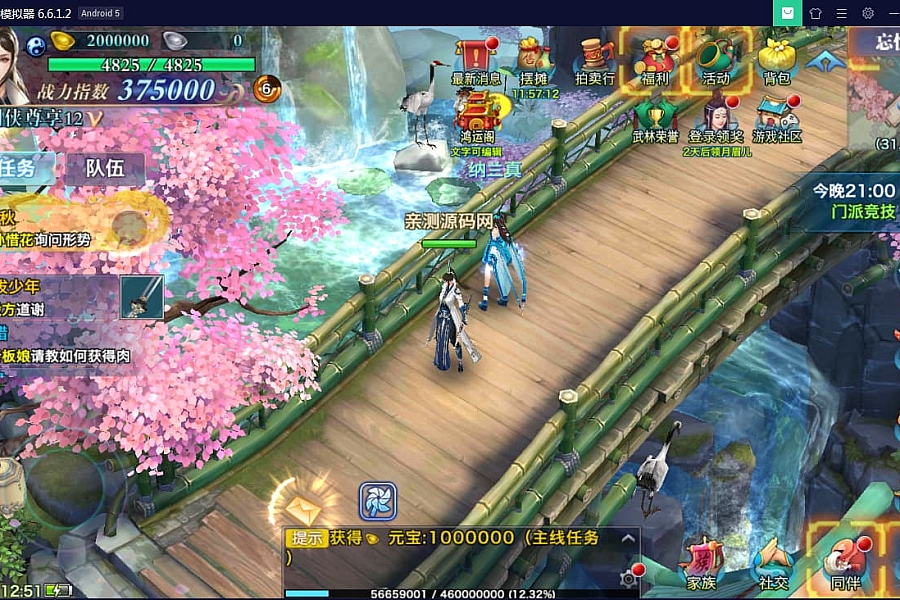Image resolution: width=900 pixels, height=600 pixels.
Task: Select the 询问形势 quest entry
Action: (x=60, y=240)
